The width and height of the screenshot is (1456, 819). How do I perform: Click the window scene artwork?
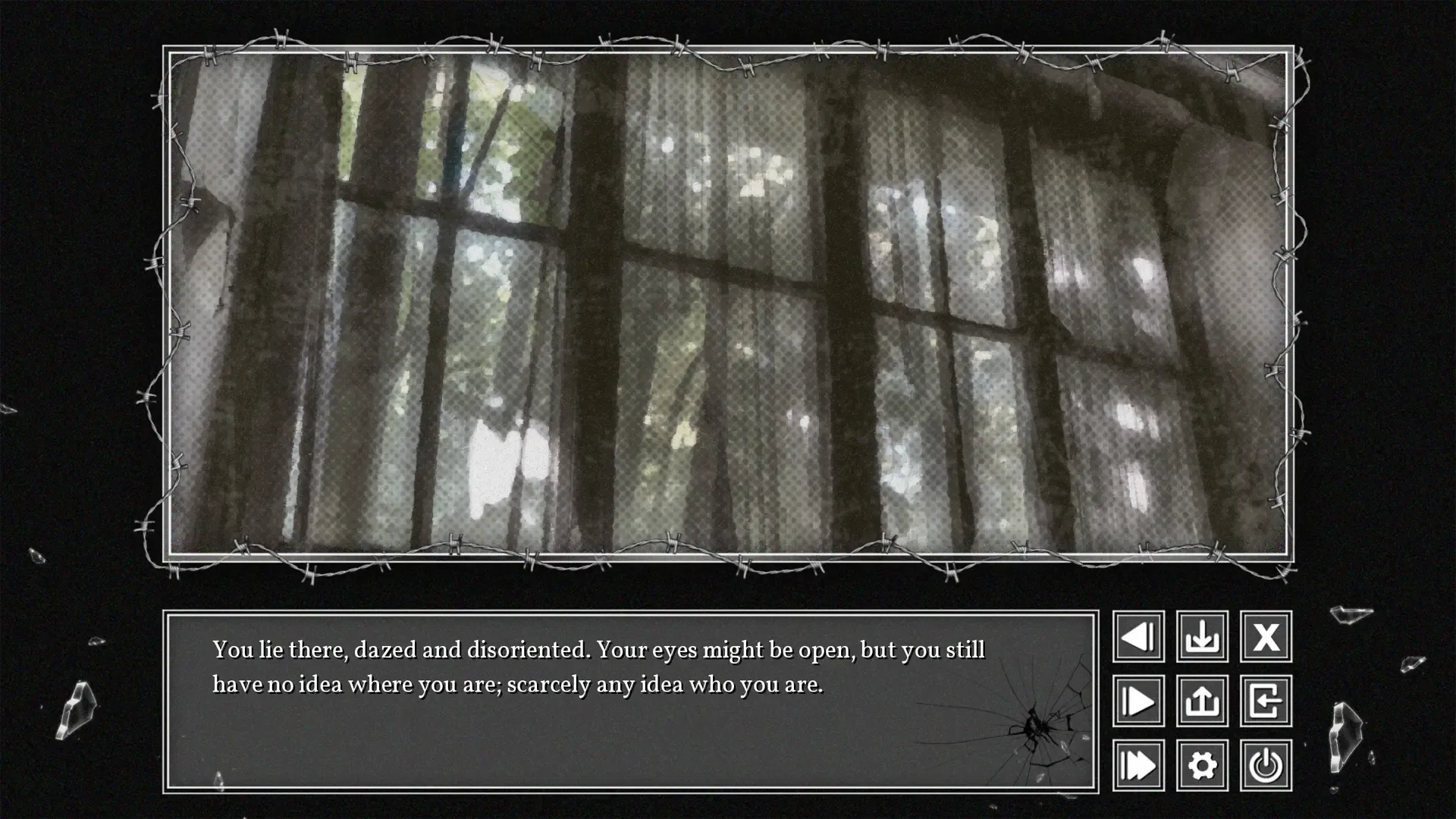click(728, 303)
